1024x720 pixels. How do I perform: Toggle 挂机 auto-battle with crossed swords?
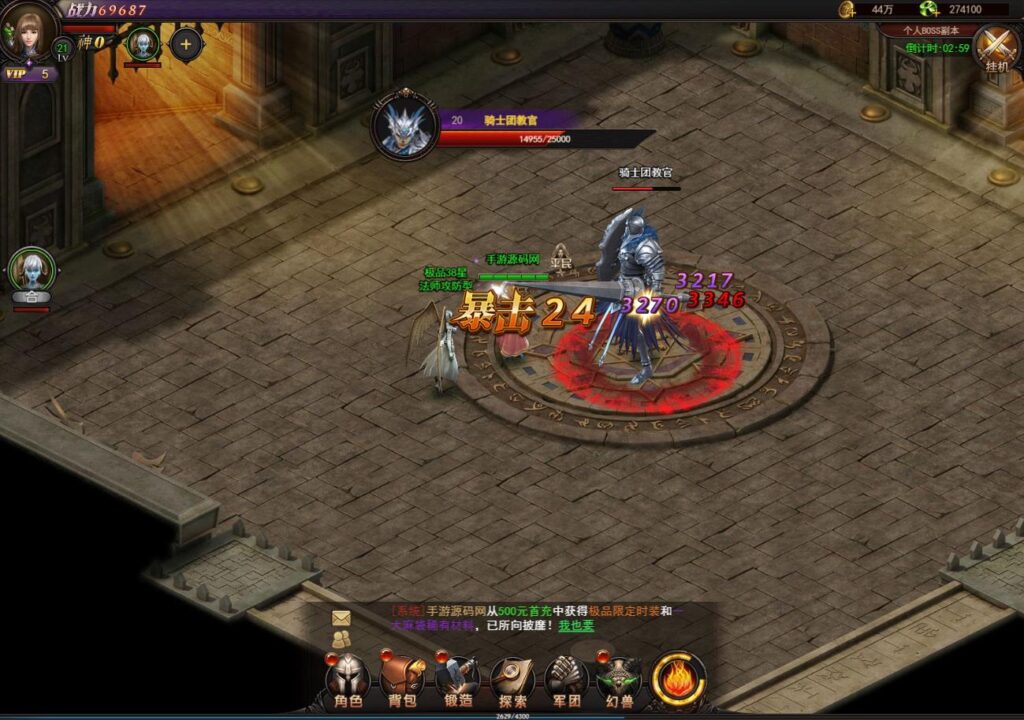996,46
